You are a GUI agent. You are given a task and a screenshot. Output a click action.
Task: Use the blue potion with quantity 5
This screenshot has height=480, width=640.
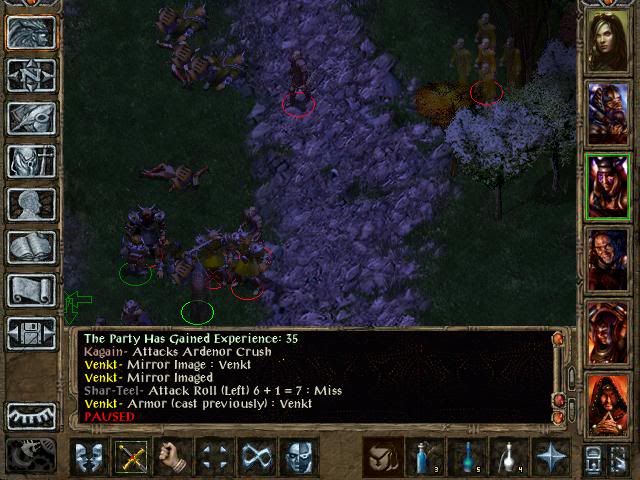click(x=467, y=456)
